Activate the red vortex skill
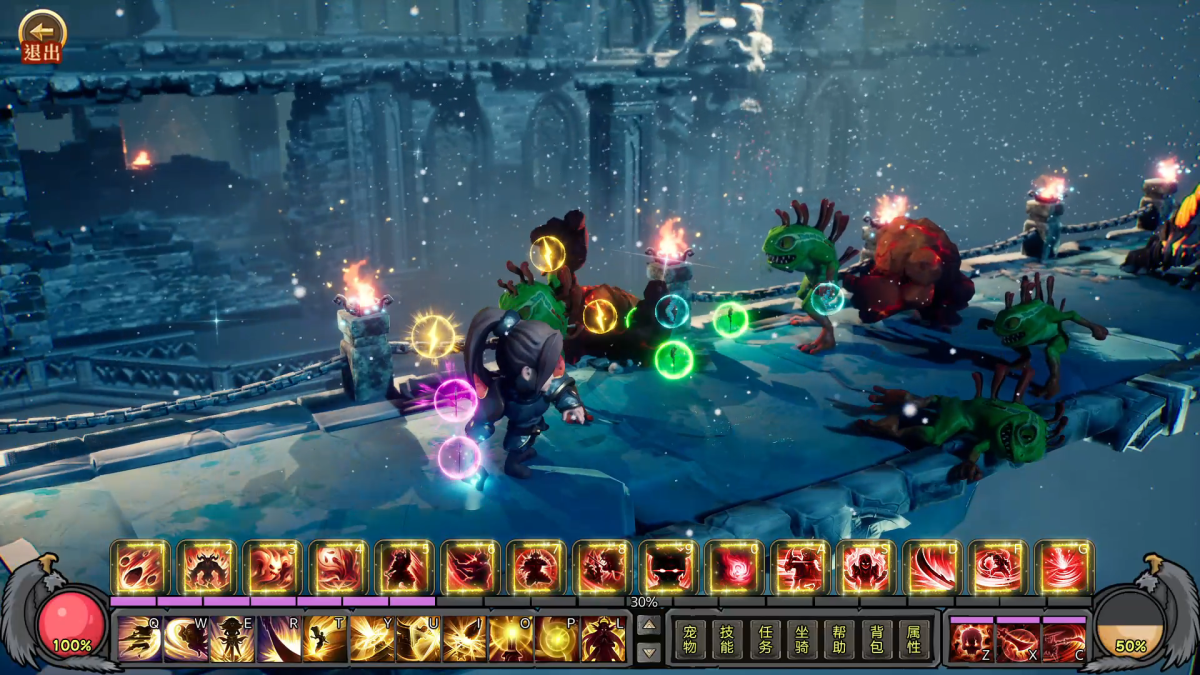 (x=735, y=568)
